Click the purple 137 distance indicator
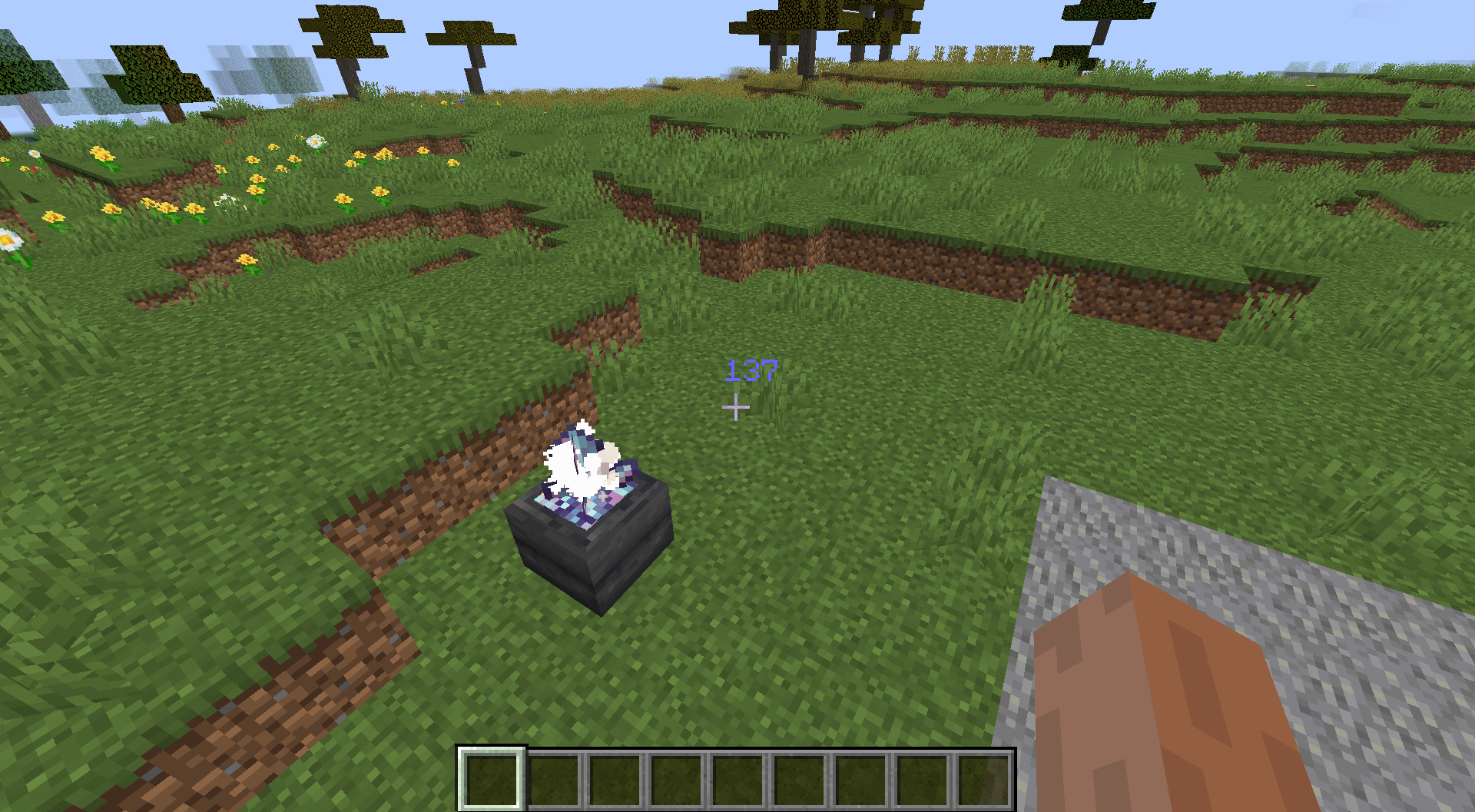Viewport: 1475px width, 812px height. pos(751,371)
